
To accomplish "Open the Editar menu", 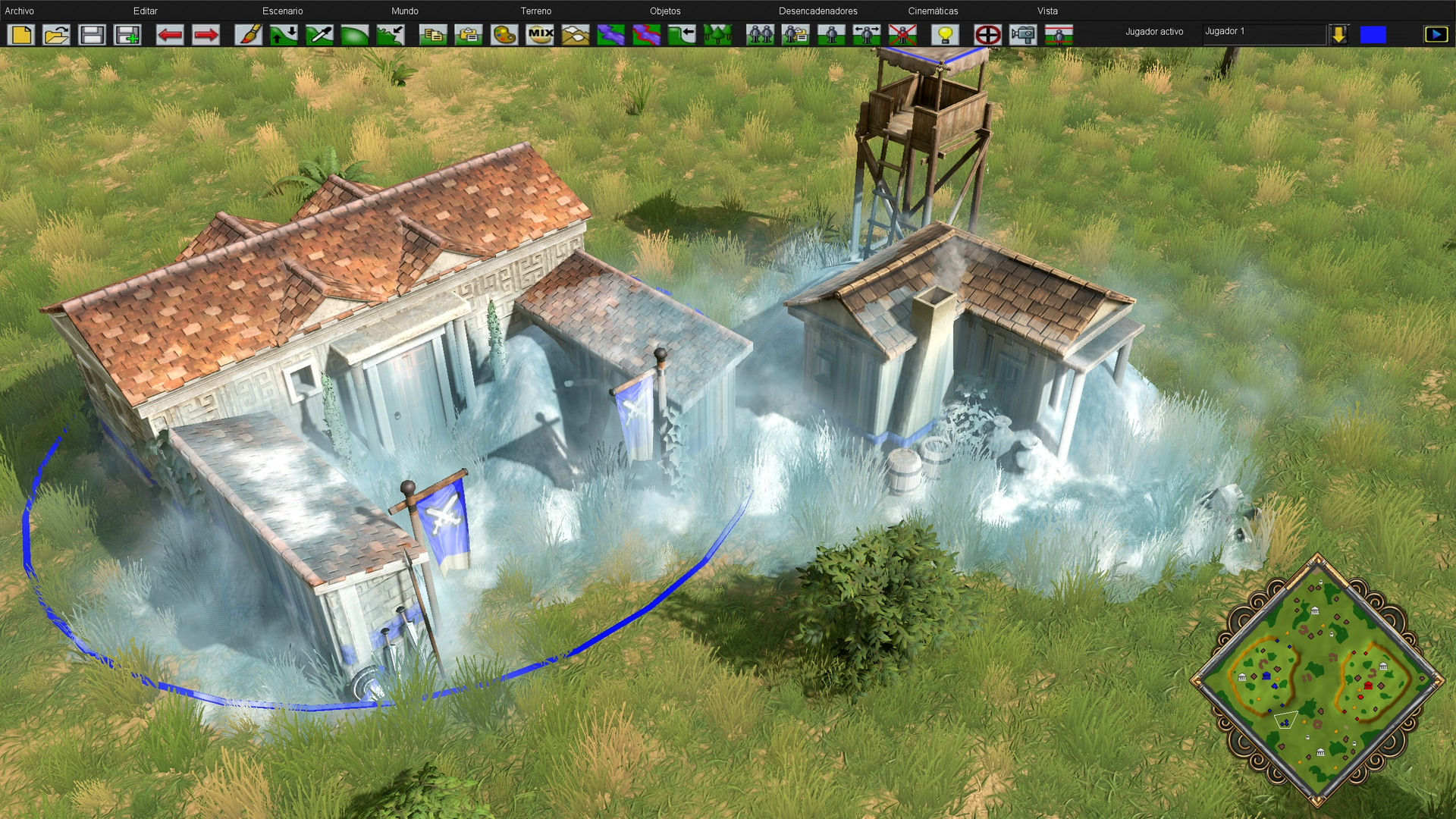I will click(145, 11).
